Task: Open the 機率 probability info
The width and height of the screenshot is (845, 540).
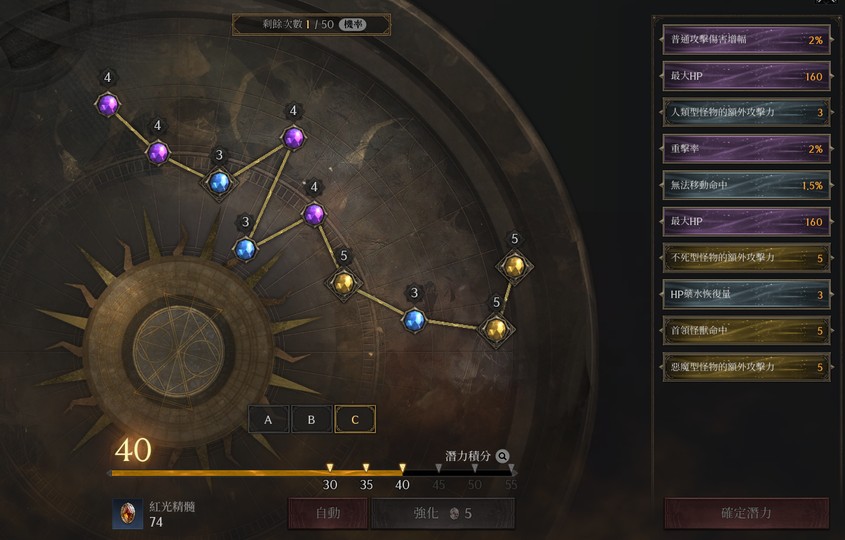Action: 351,24
